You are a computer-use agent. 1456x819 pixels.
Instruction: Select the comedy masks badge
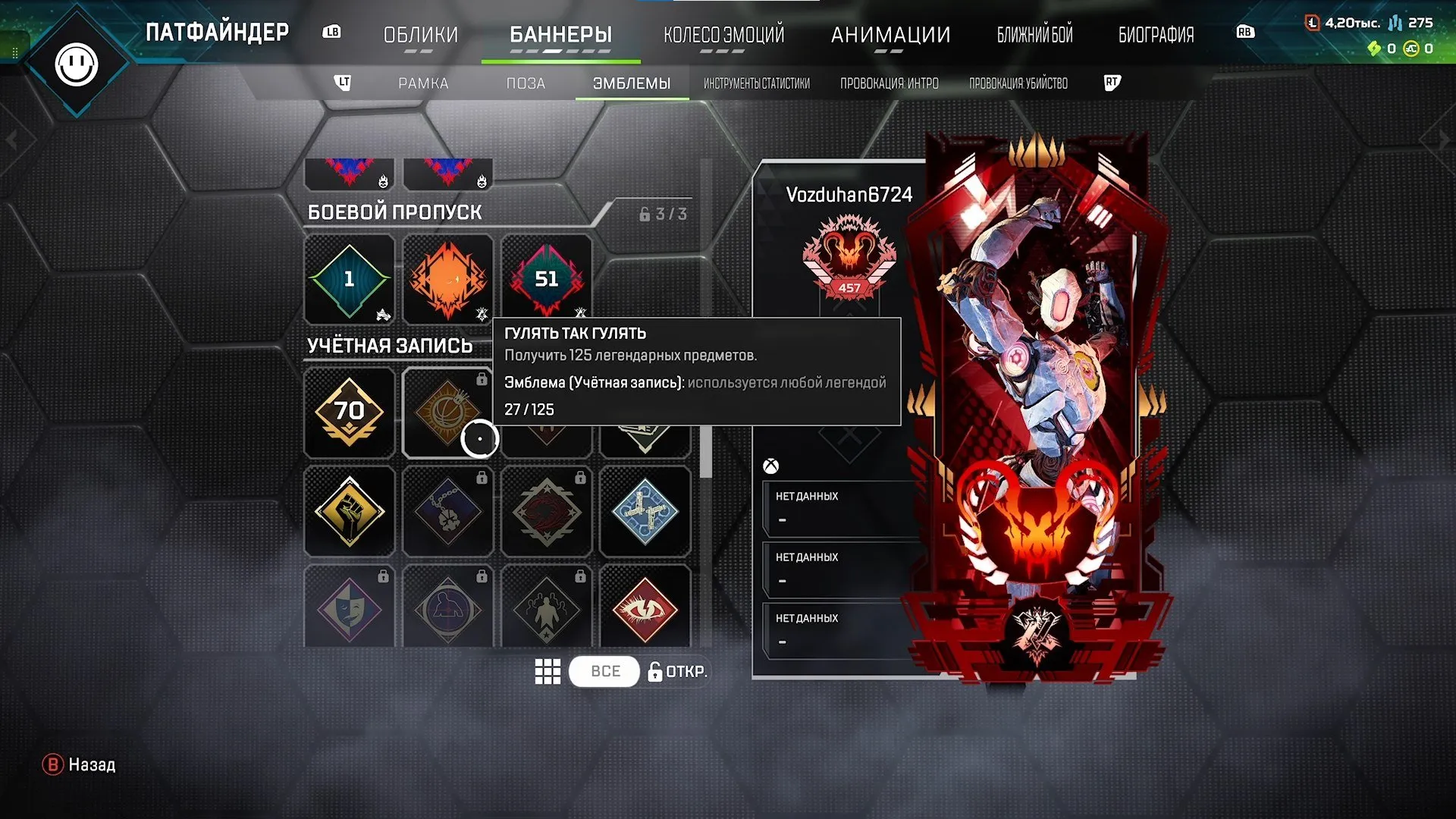click(x=349, y=607)
